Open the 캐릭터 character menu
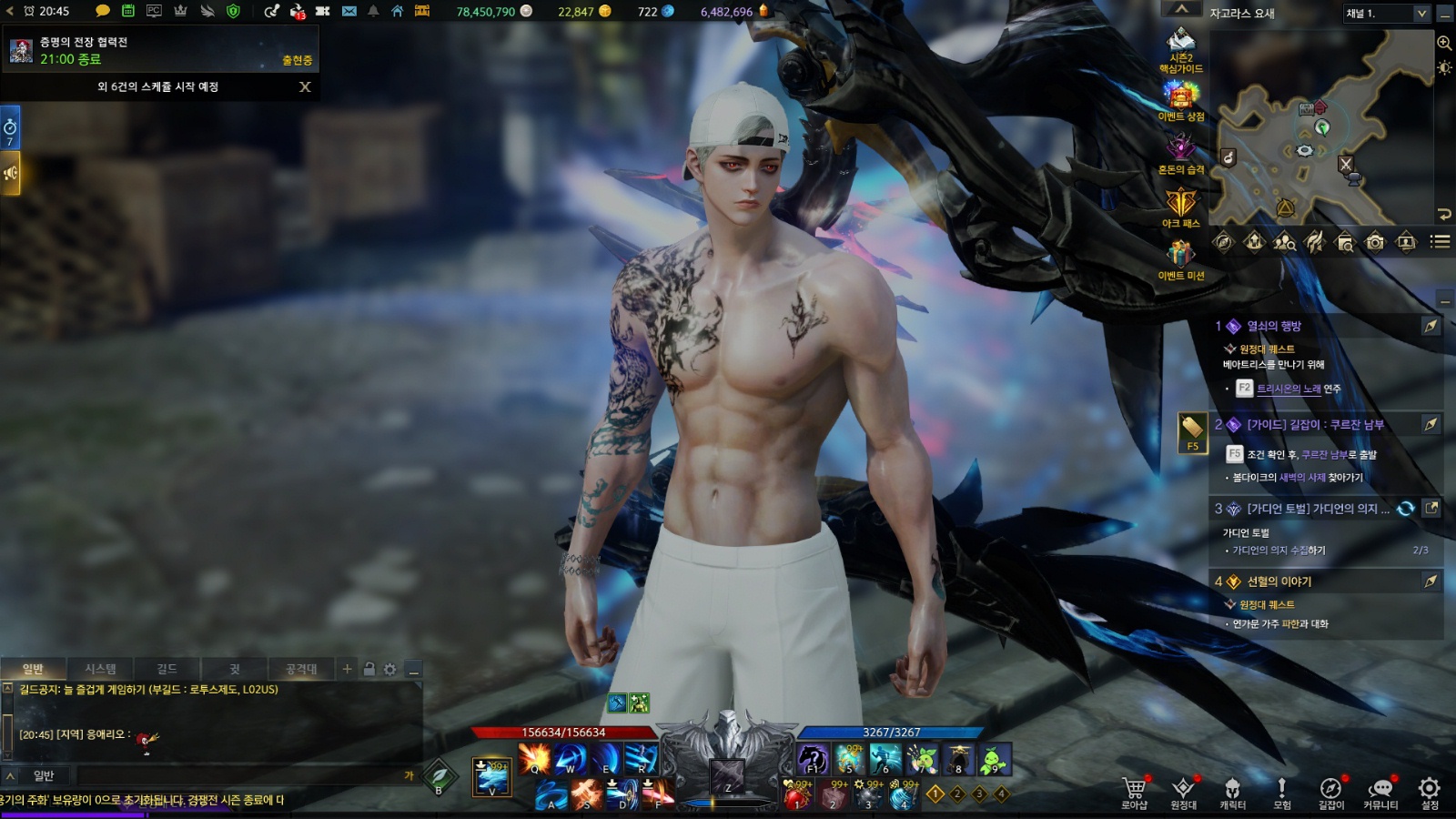 click(x=1232, y=790)
